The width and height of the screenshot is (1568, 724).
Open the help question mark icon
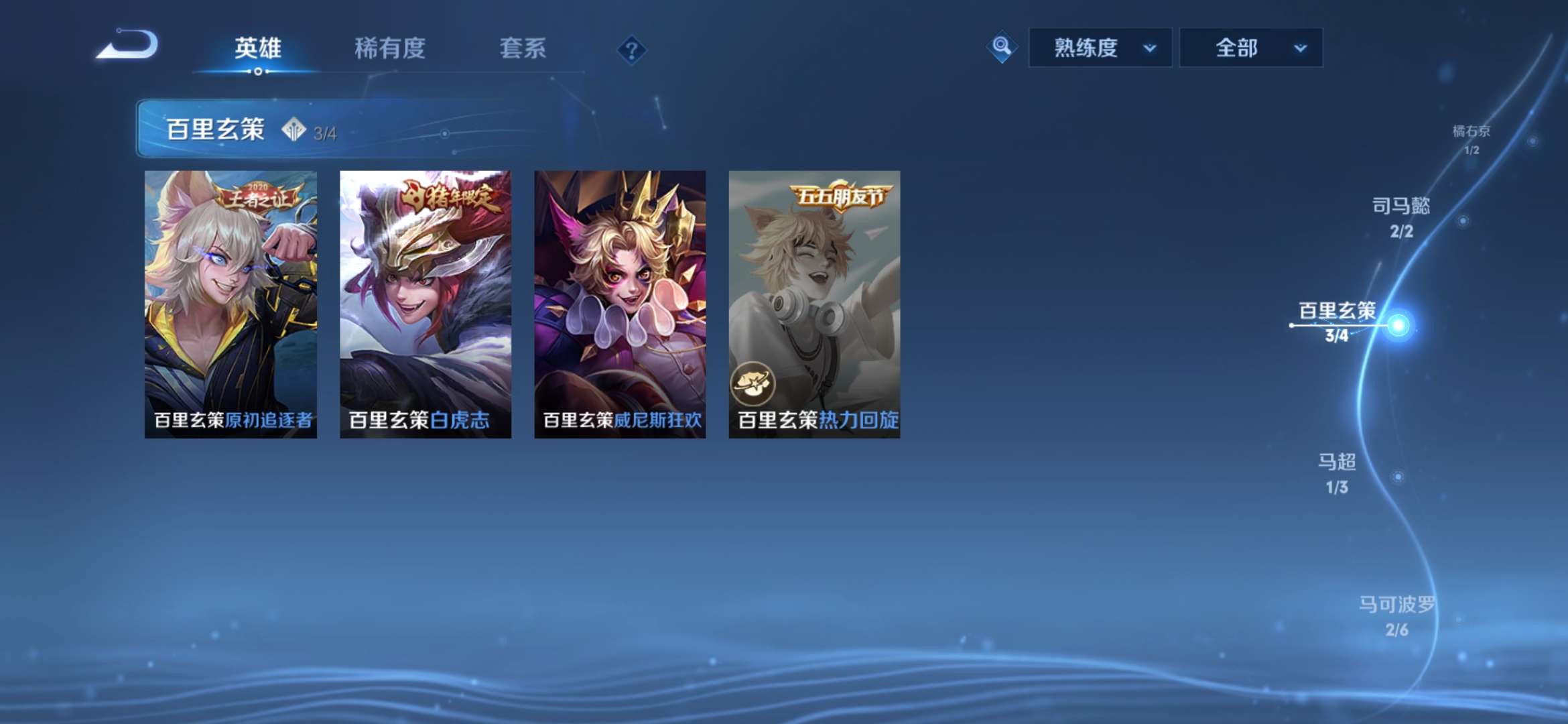[632, 50]
